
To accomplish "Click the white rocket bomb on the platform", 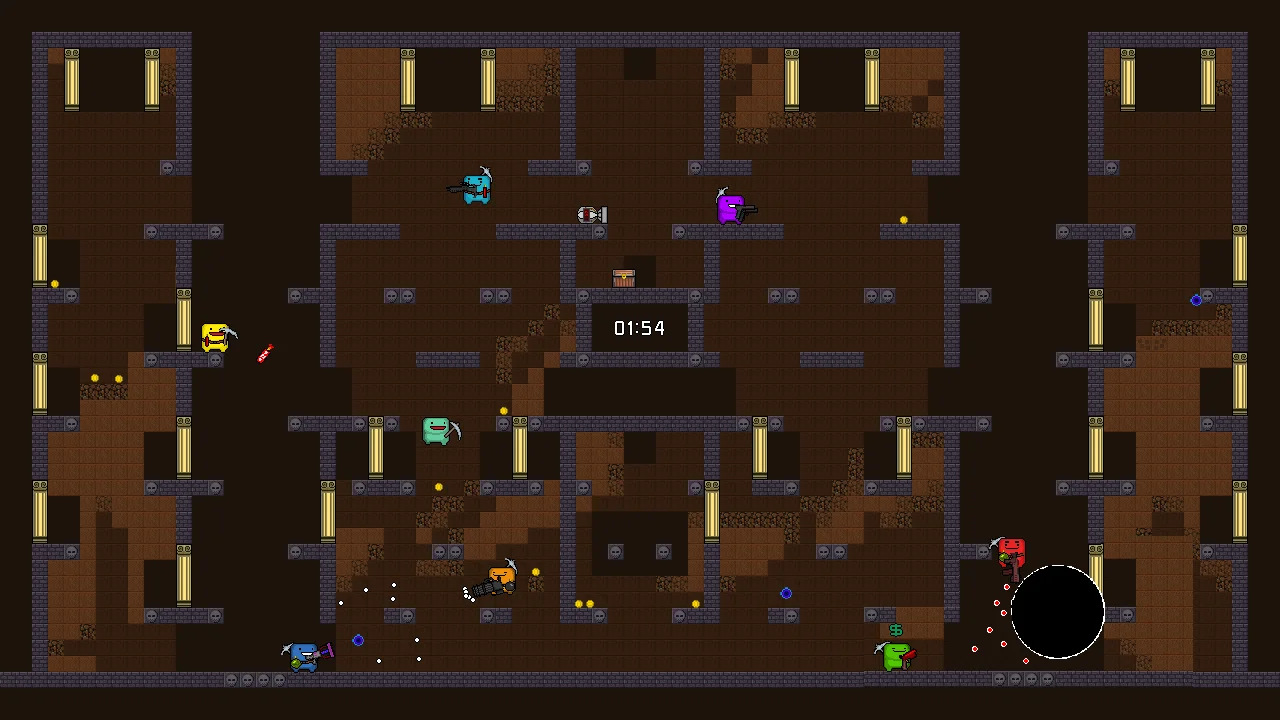I will [x=592, y=214].
